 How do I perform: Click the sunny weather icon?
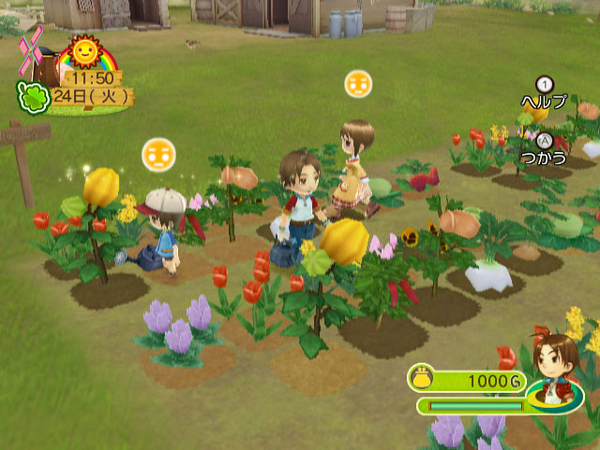click(83, 52)
